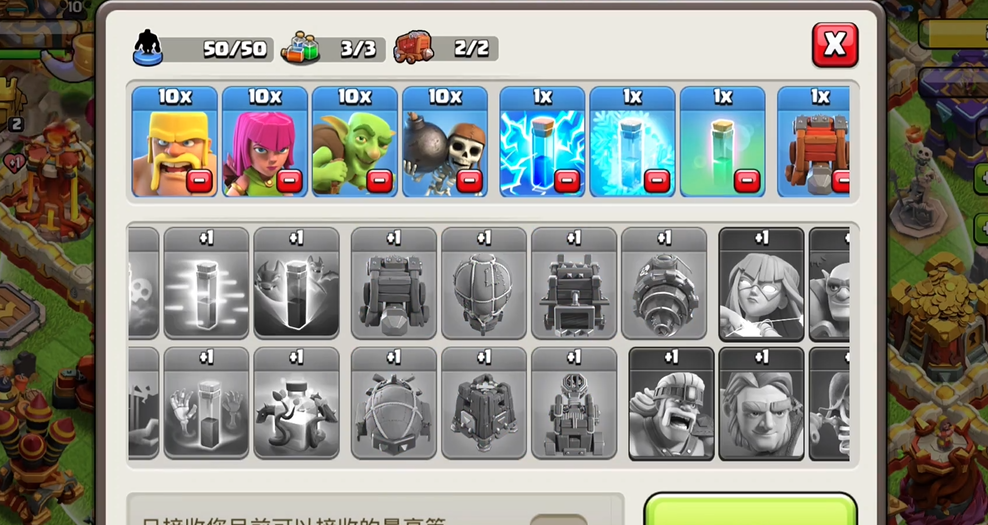Remove the green spell with its minus button
Viewport: 988px width, 525px height.
point(746,181)
